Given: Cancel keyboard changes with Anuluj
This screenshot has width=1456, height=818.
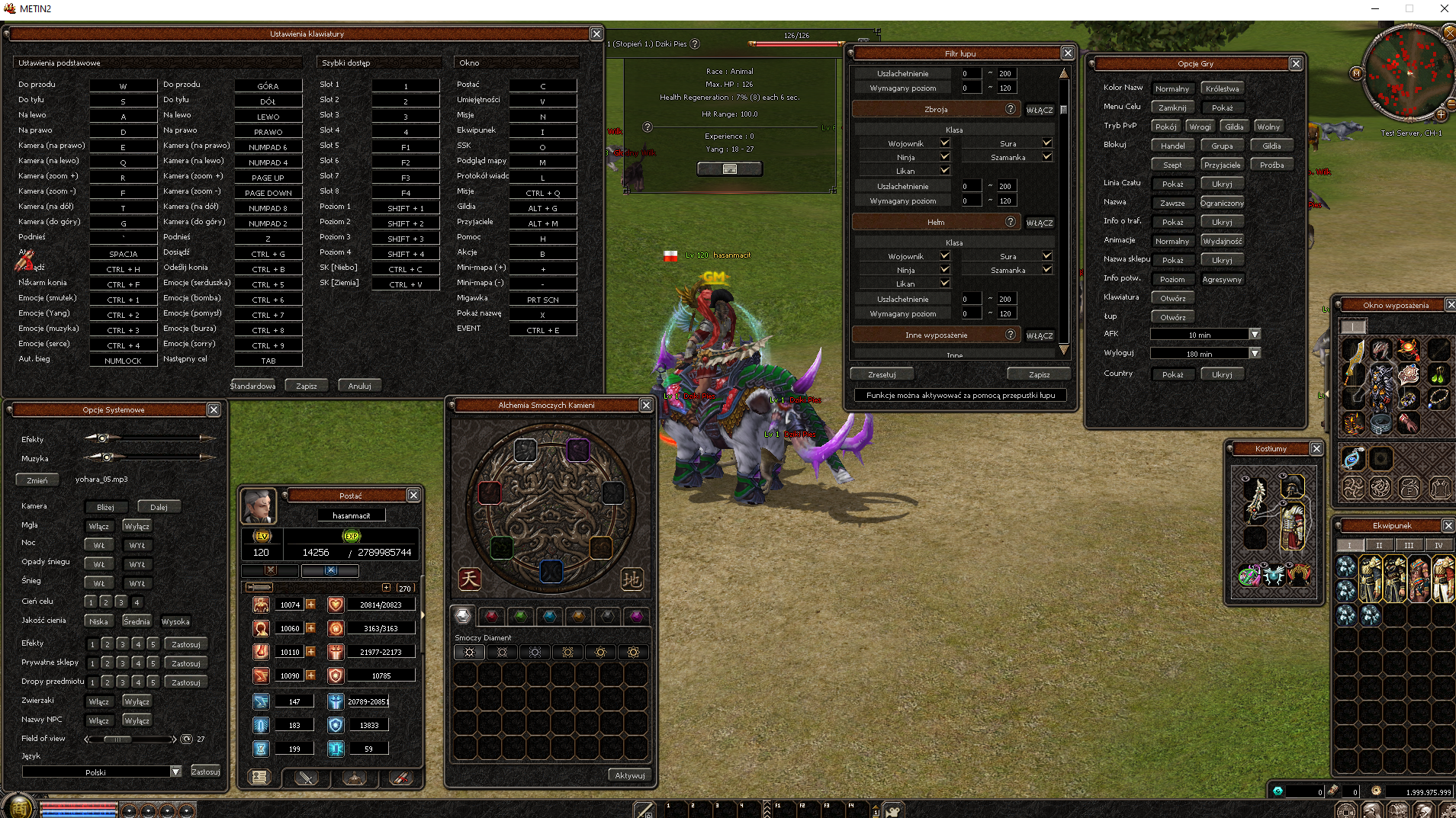Looking at the screenshot, I should coord(359,386).
